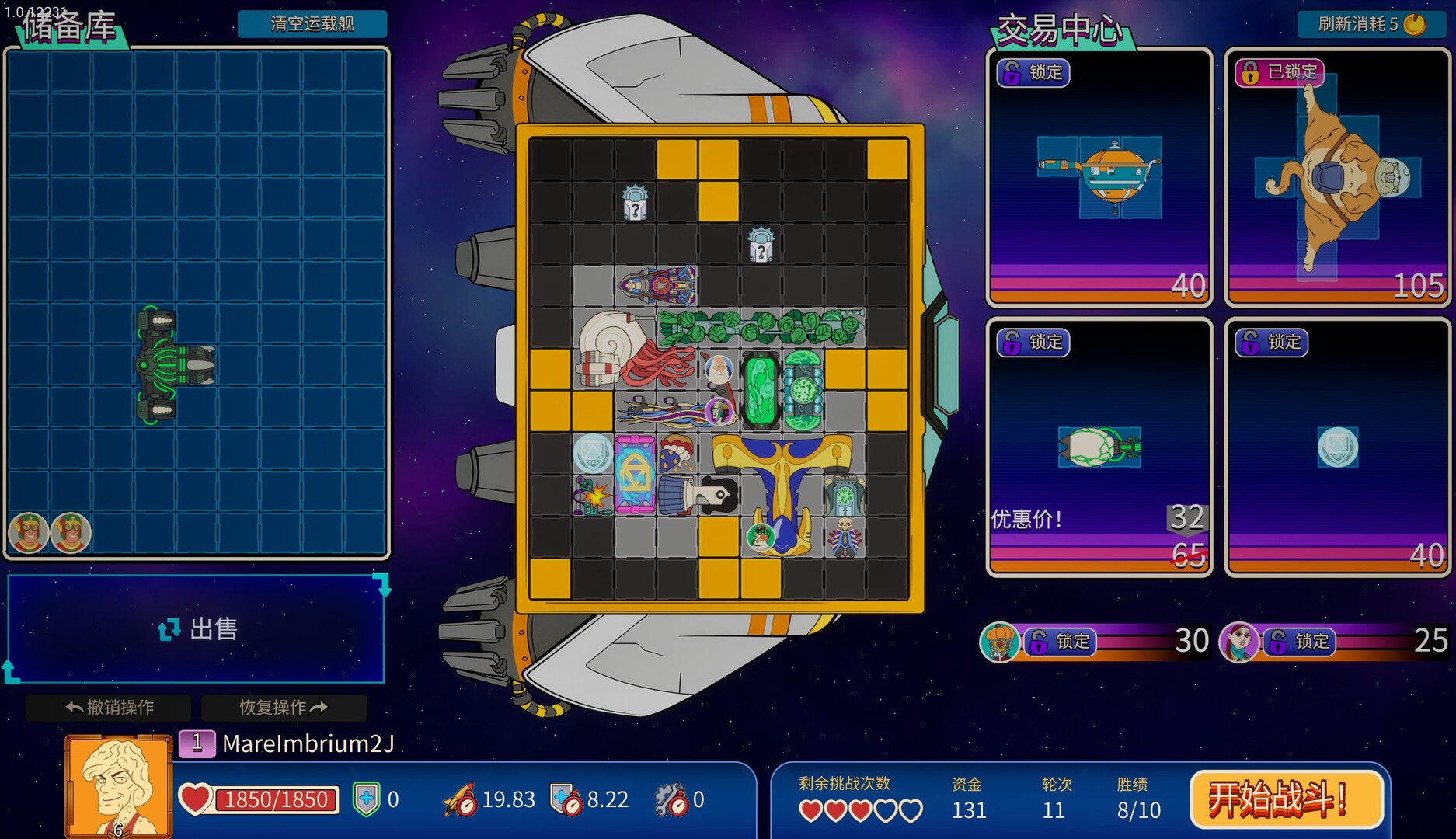Refresh the shop using 刷新消耗 5
The width and height of the screenshot is (1456, 839).
pyautogui.click(x=1371, y=23)
